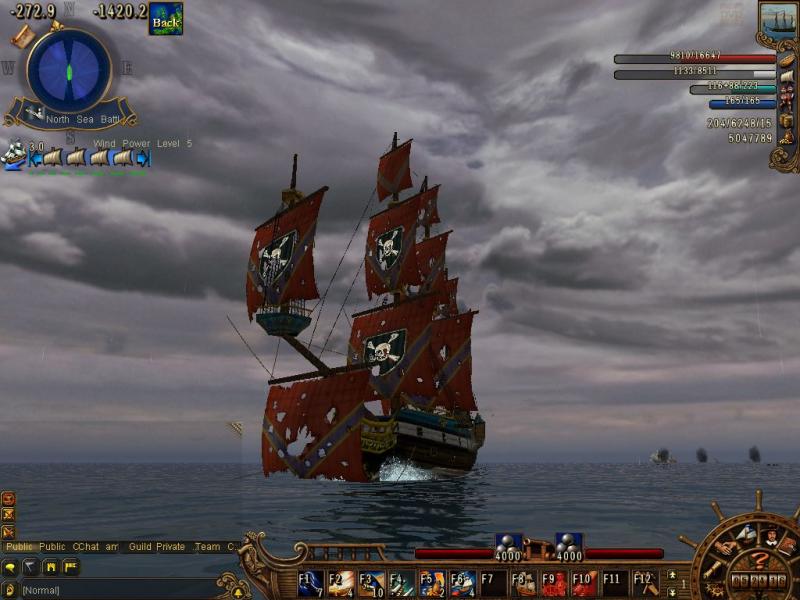Select the F9 red figure skill
The width and height of the screenshot is (800, 600).
(553, 582)
